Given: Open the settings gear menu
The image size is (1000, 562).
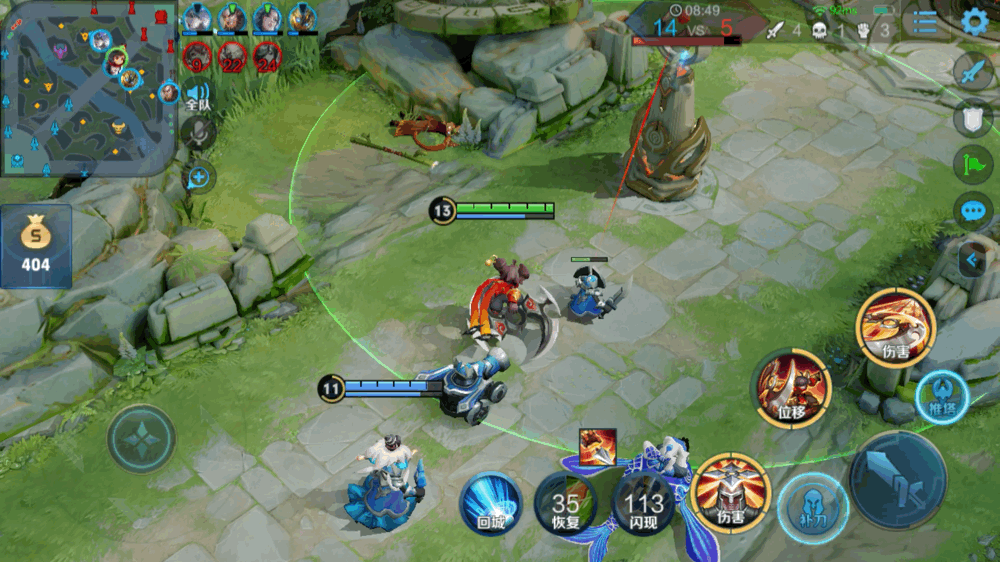Looking at the screenshot, I should point(974,21).
